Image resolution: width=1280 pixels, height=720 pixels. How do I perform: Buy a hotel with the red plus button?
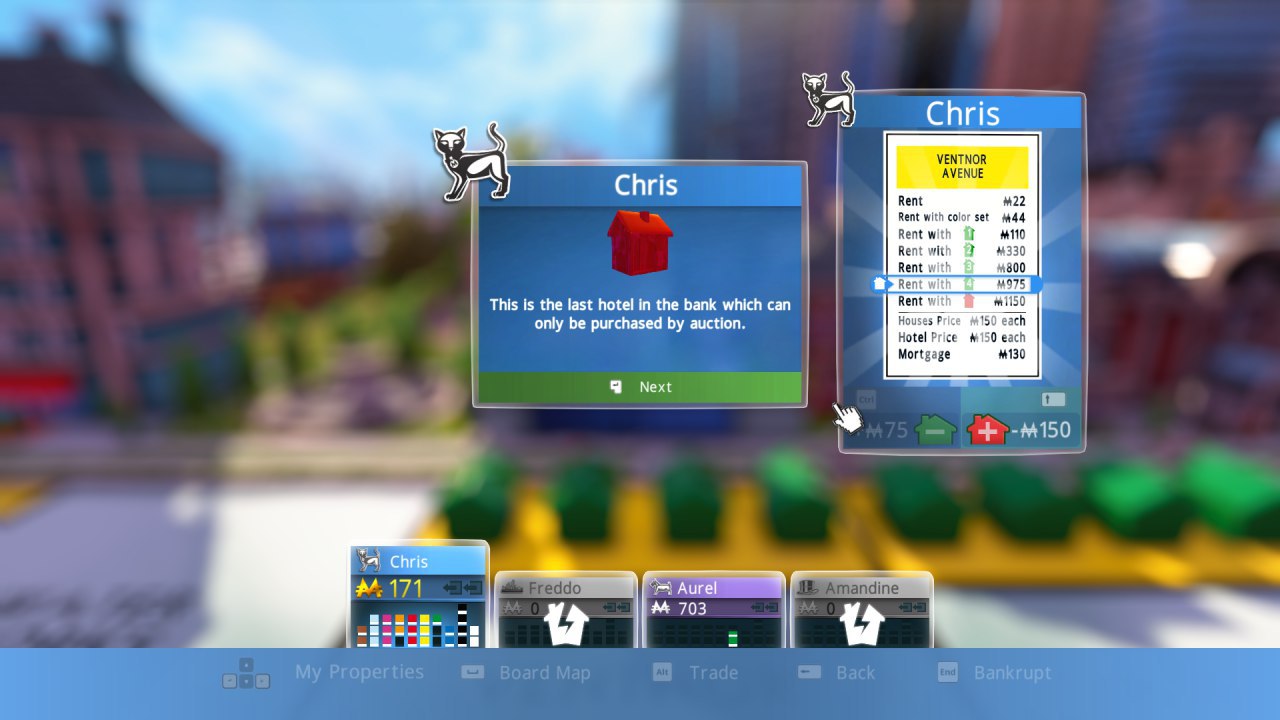point(988,430)
